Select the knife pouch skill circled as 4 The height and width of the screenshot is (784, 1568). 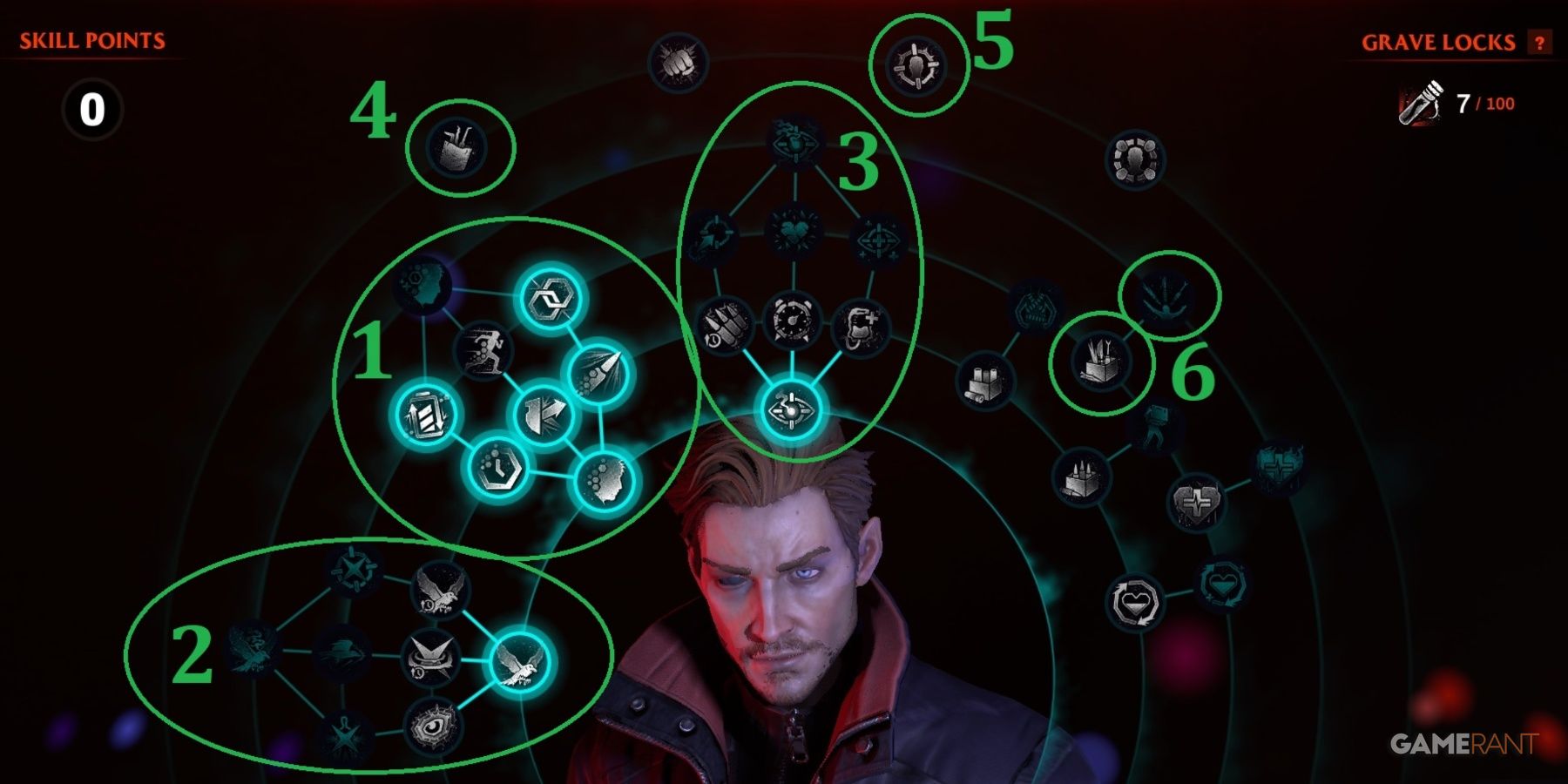point(456,146)
